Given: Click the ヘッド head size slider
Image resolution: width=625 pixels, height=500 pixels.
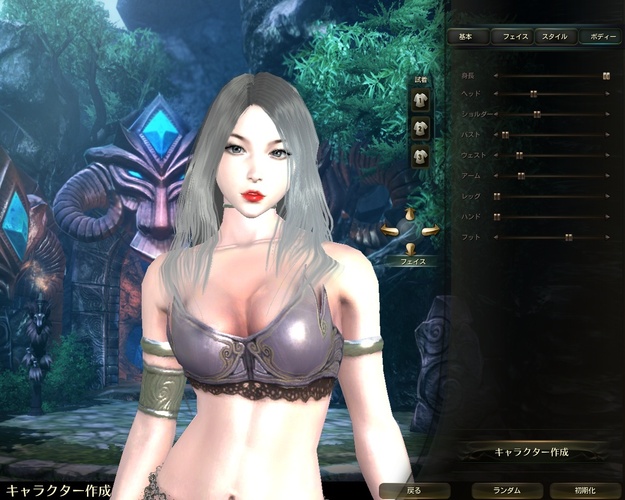Looking at the screenshot, I should tap(534, 94).
